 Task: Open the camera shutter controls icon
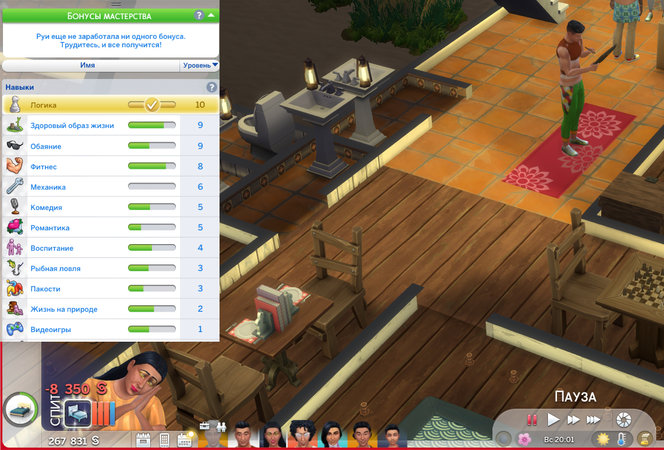point(624,420)
